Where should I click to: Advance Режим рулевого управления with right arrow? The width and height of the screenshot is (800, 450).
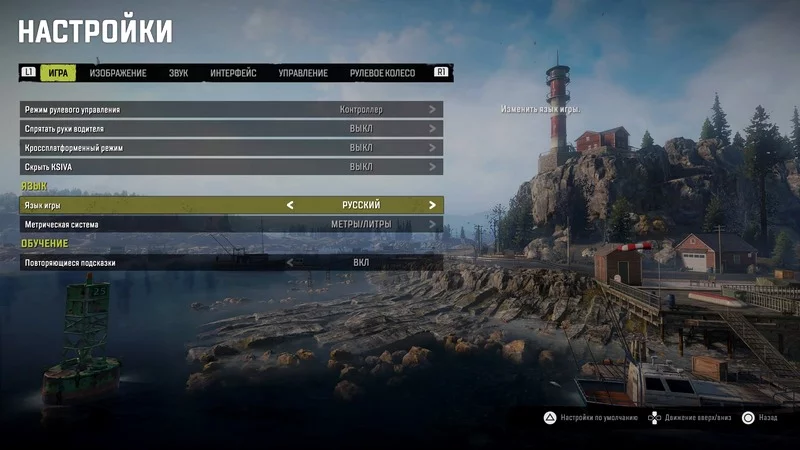(x=432, y=109)
